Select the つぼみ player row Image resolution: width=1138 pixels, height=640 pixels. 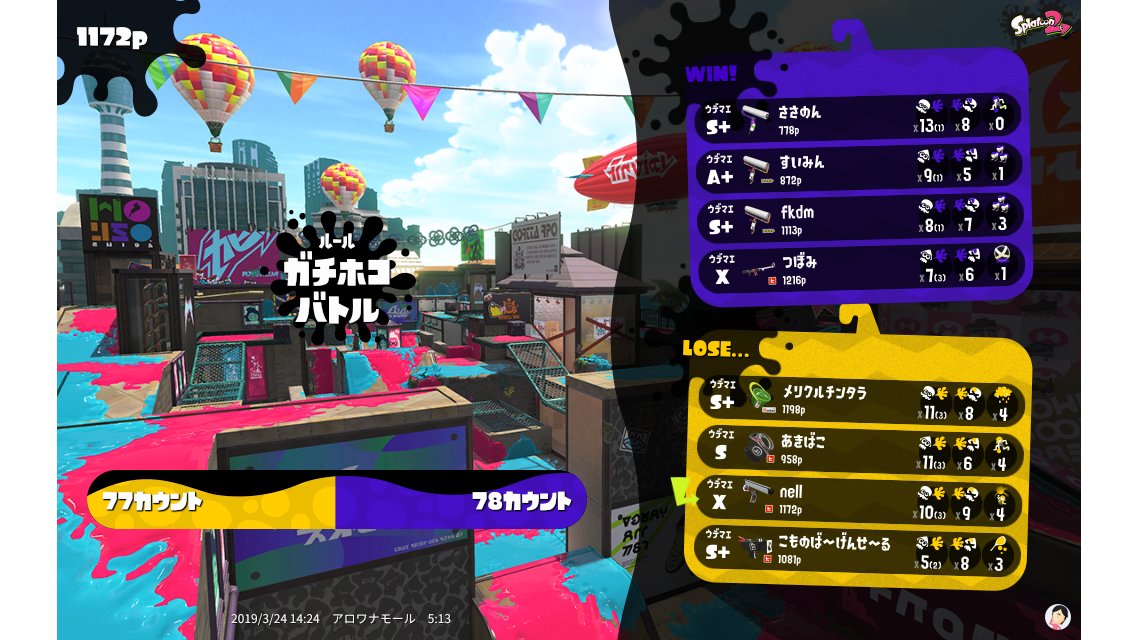pyautogui.click(x=860, y=265)
